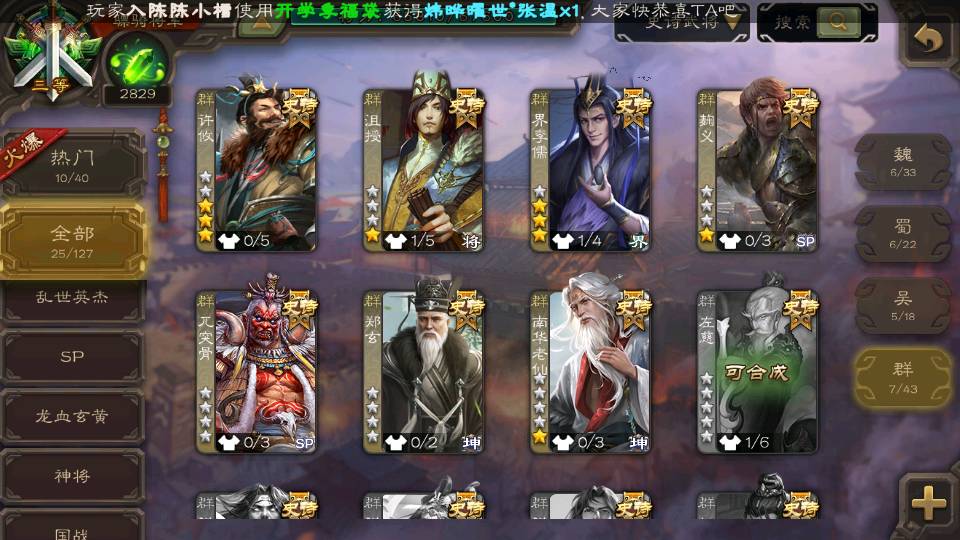The image size is (960, 540).
Task: Pick the 兀突骨 red-faced hero card
Action: point(255,370)
